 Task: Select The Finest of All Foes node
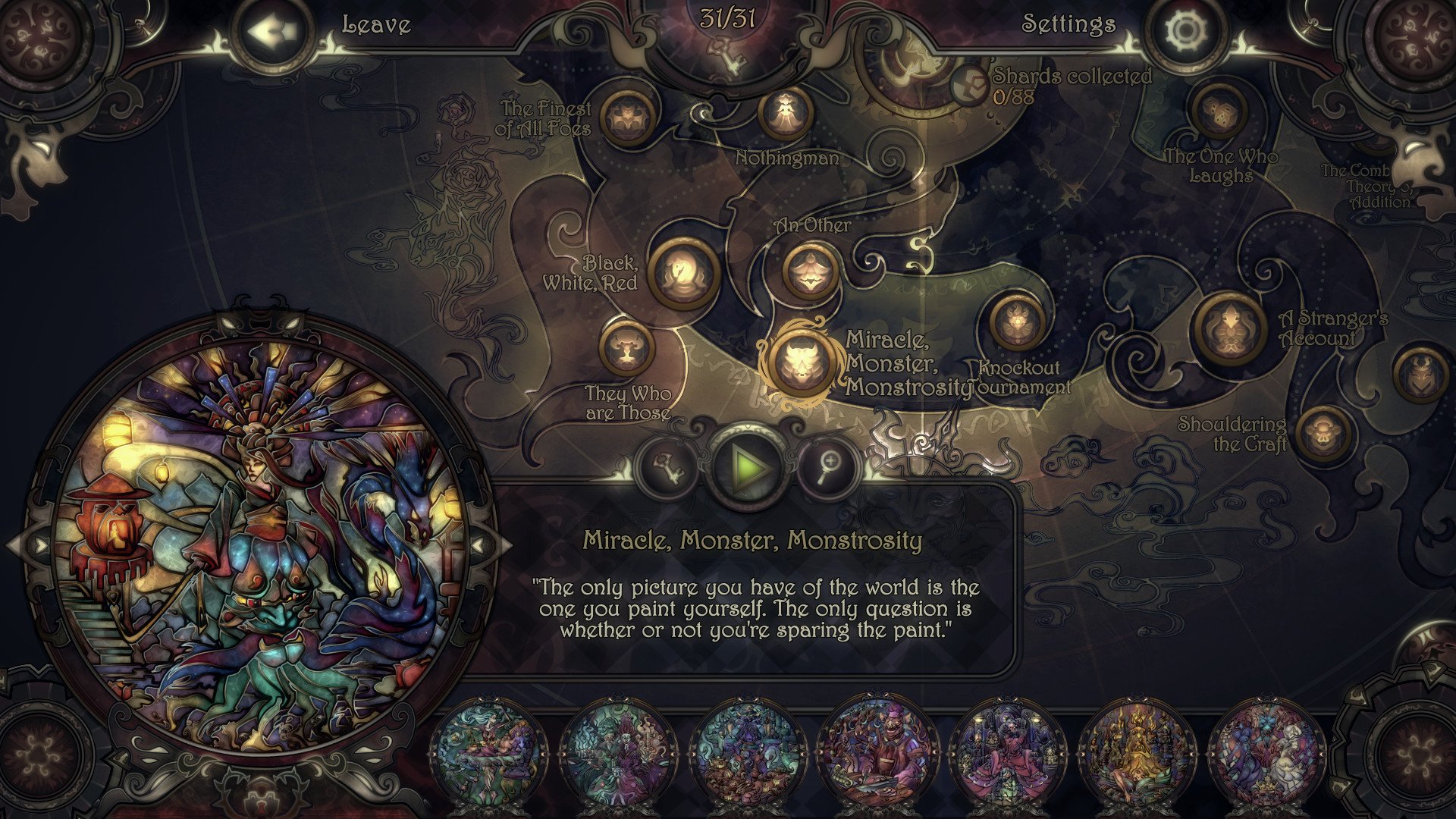coord(628,118)
